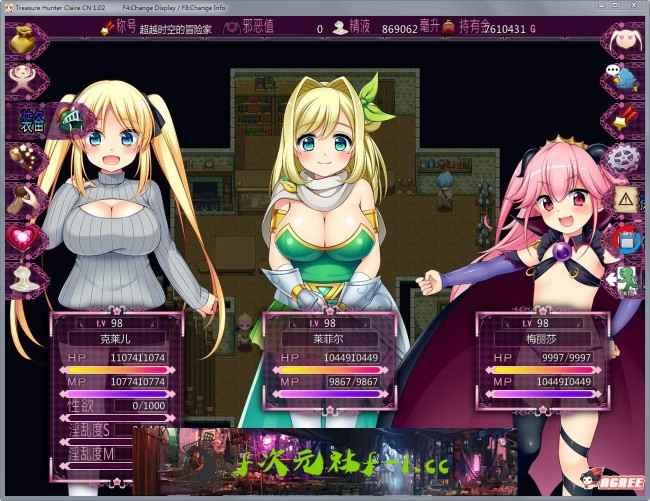The width and height of the screenshot is (650, 501).
Task: Click the yellow star icon
Action: point(626,117)
